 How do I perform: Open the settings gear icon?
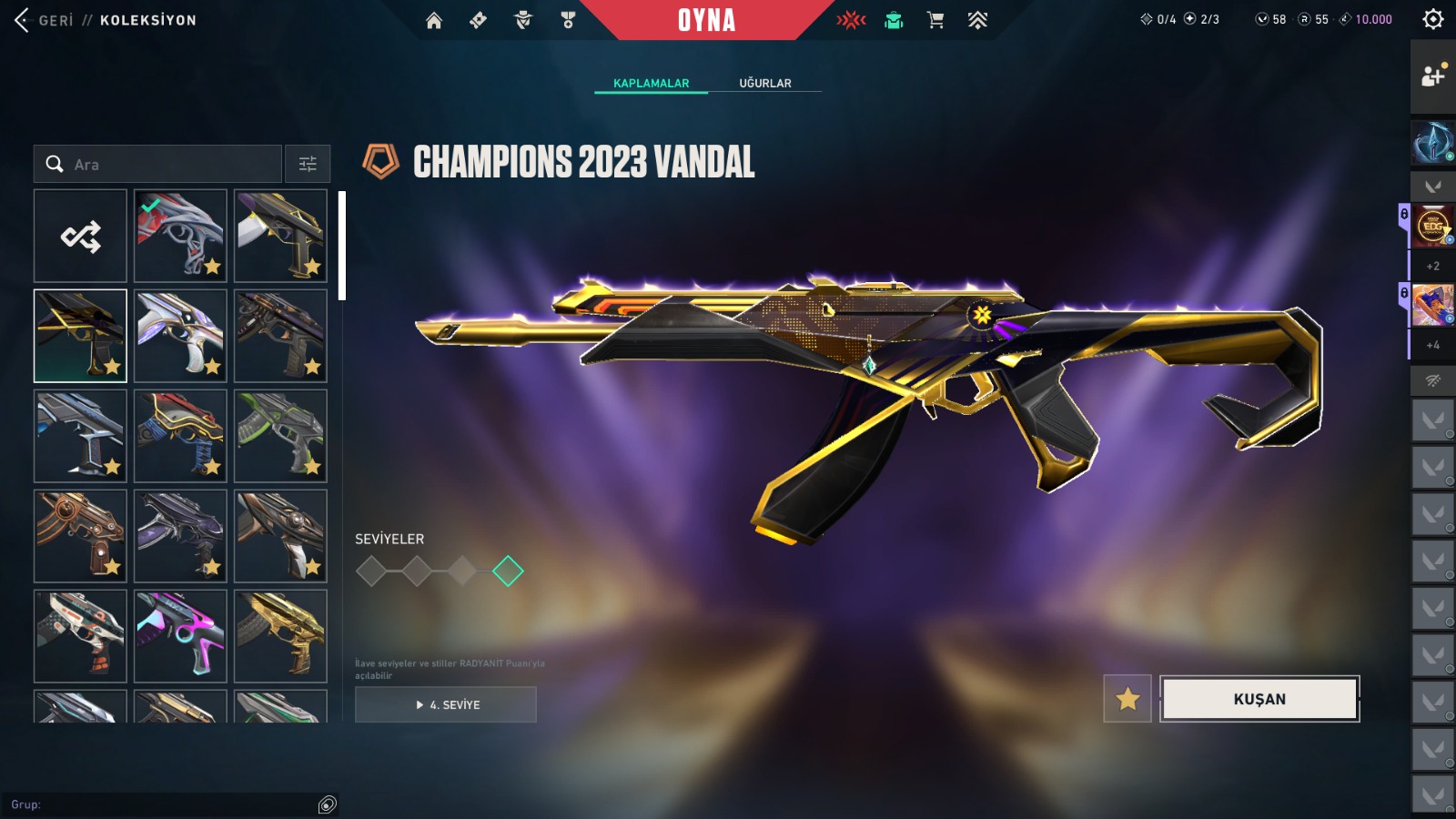1433,19
